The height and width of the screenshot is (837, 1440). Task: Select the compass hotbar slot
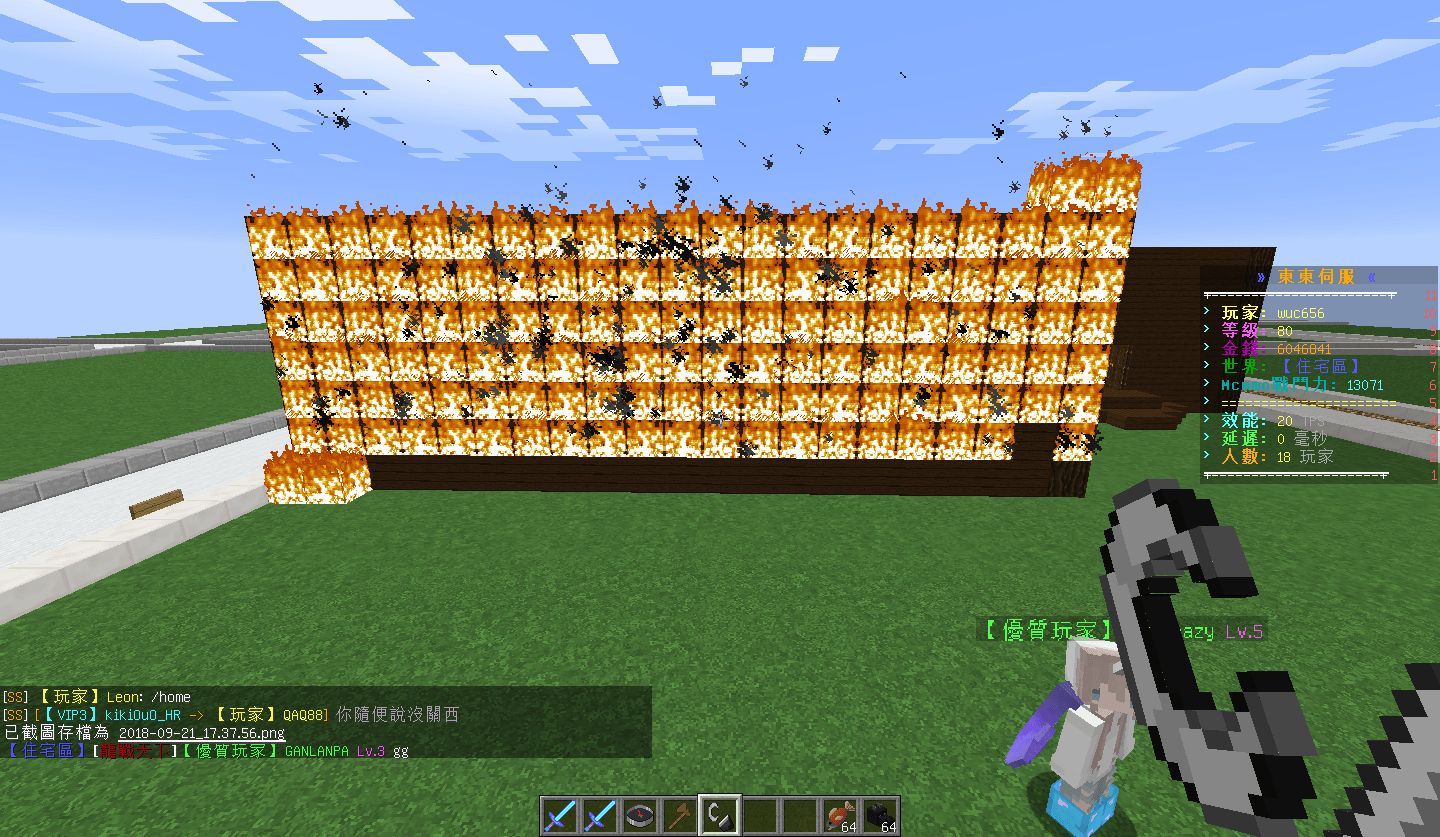coord(640,816)
